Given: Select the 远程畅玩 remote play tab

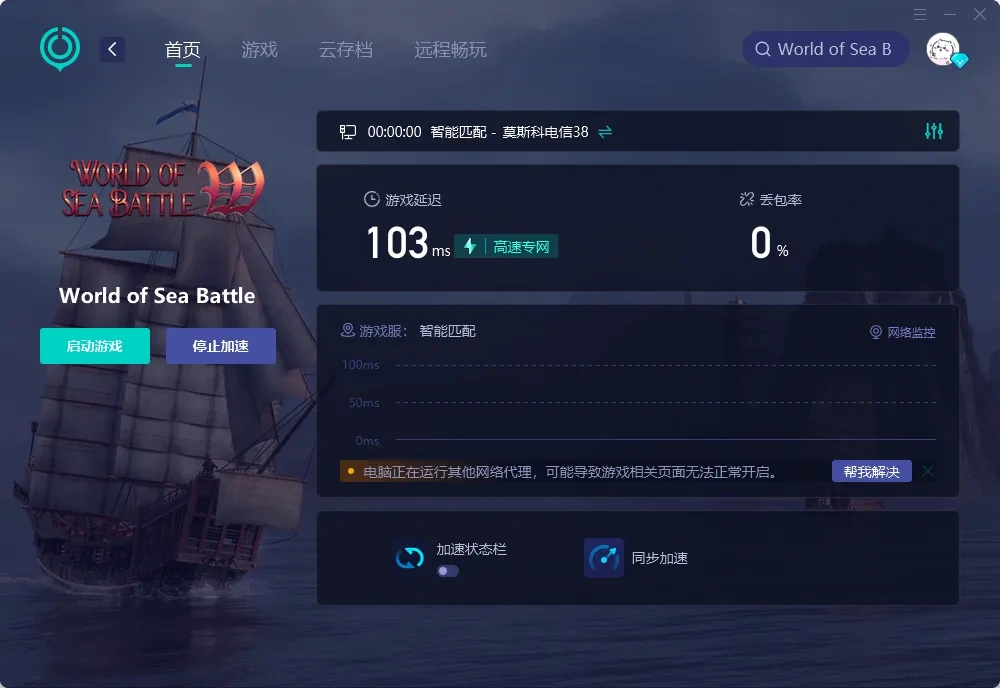Looking at the screenshot, I should coord(450,50).
